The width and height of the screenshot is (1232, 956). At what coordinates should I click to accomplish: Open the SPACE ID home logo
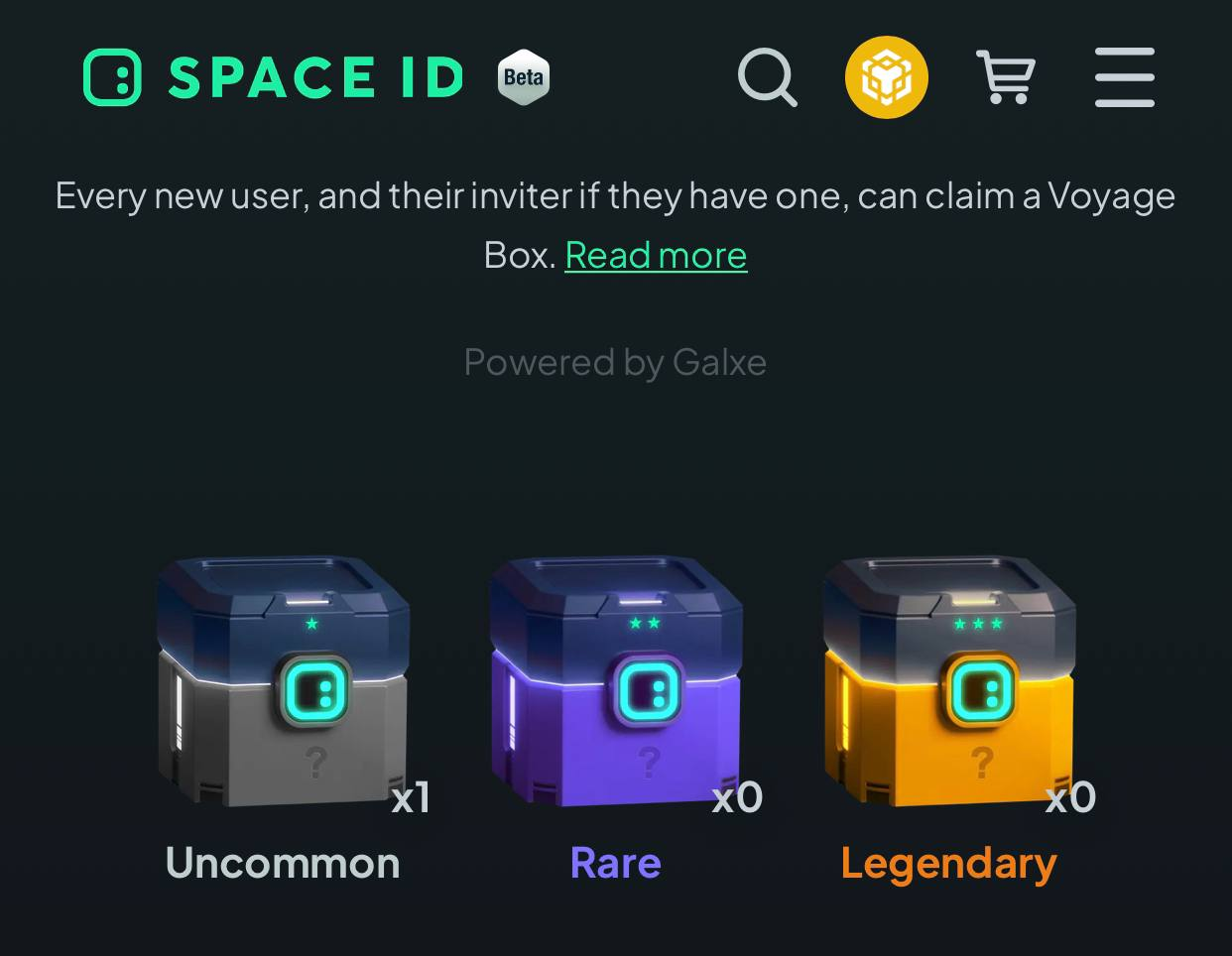tap(274, 77)
